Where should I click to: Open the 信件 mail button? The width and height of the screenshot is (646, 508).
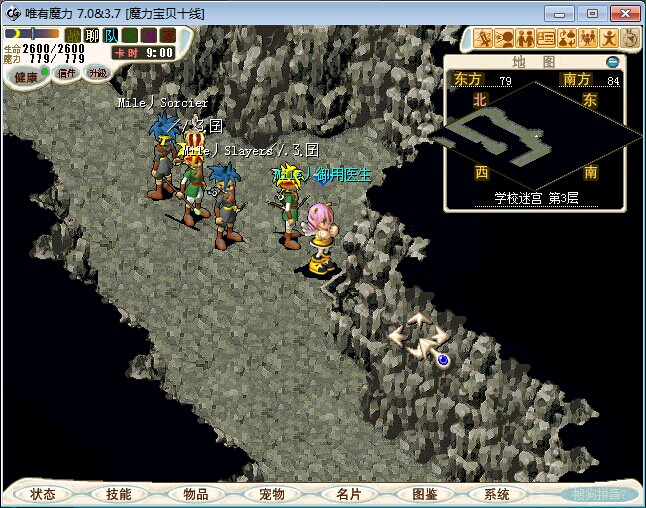[x=67, y=73]
